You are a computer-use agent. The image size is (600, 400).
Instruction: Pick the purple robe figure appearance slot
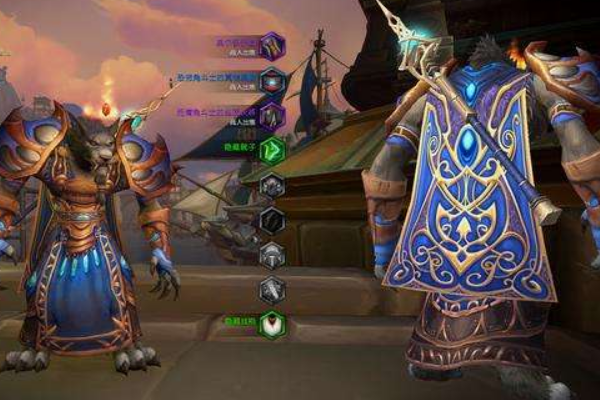(272, 116)
